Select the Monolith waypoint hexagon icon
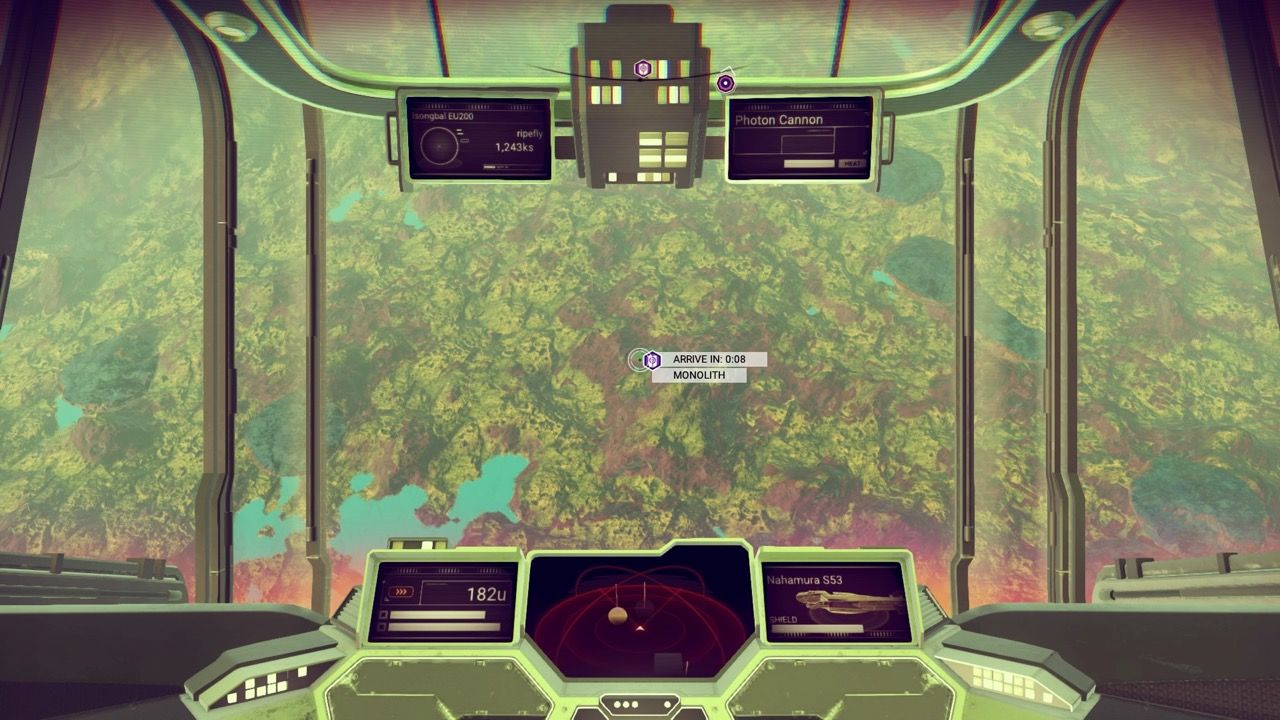Viewport: 1280px width, 720px height. 652,360
